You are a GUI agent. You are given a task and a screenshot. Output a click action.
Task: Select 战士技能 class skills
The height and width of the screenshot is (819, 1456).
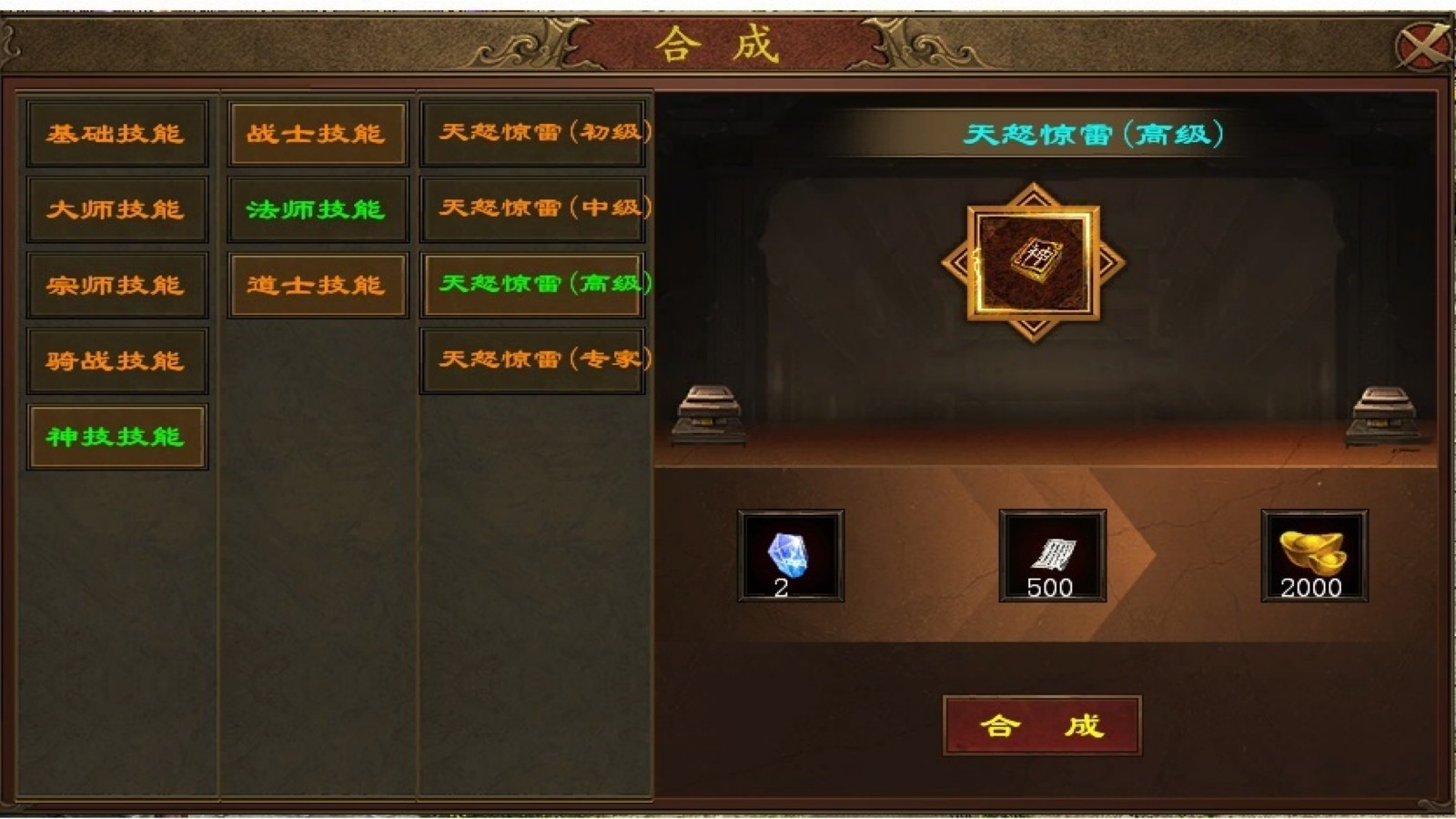pyautogui.click(x=316, y=132)
